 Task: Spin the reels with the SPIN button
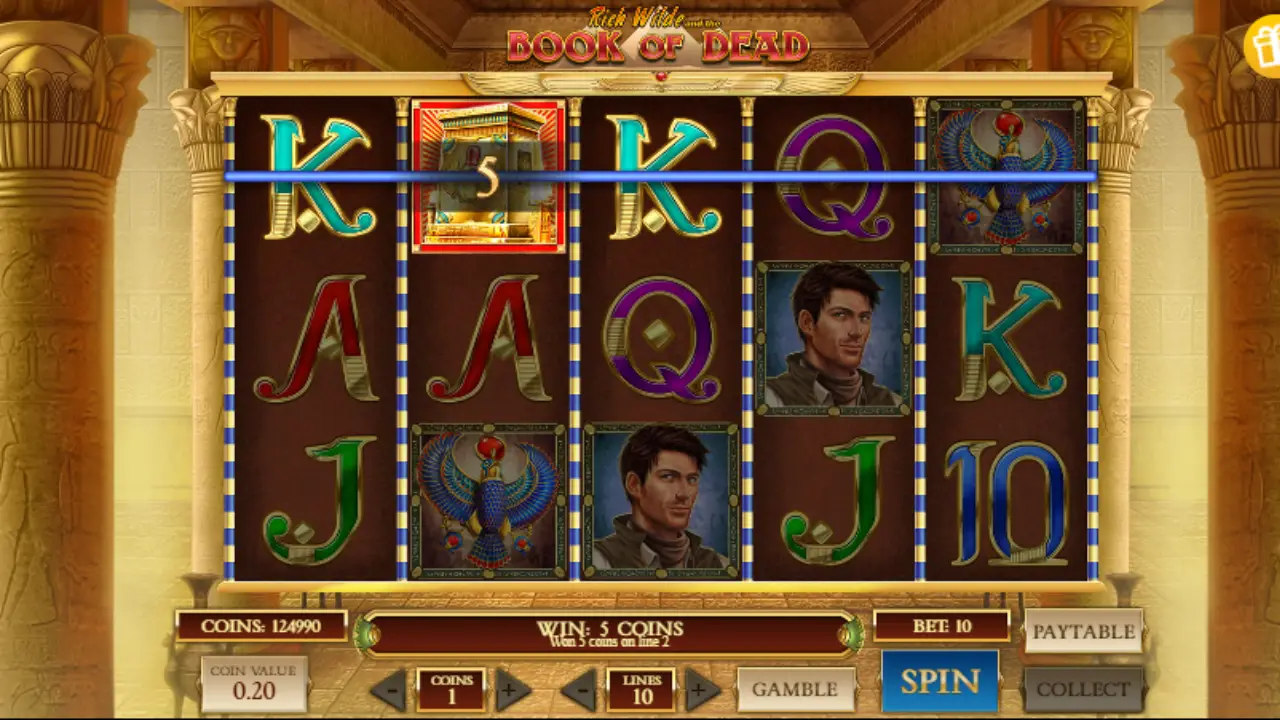pos(939,679)
